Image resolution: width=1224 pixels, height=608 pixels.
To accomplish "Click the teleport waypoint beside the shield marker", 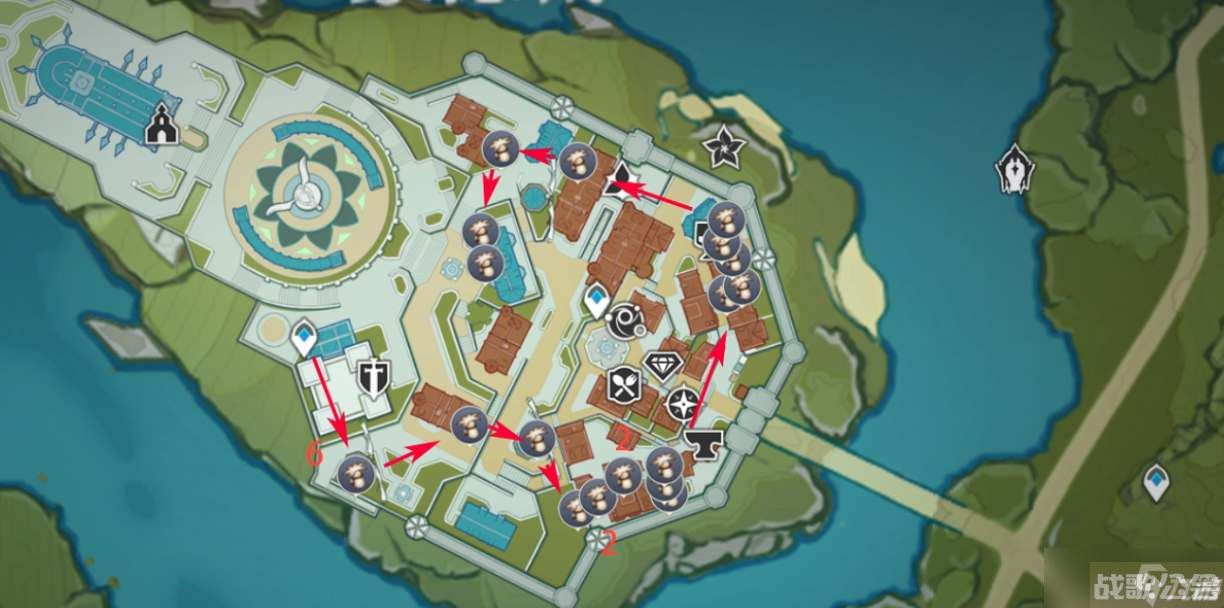I will tap(304, 339).
